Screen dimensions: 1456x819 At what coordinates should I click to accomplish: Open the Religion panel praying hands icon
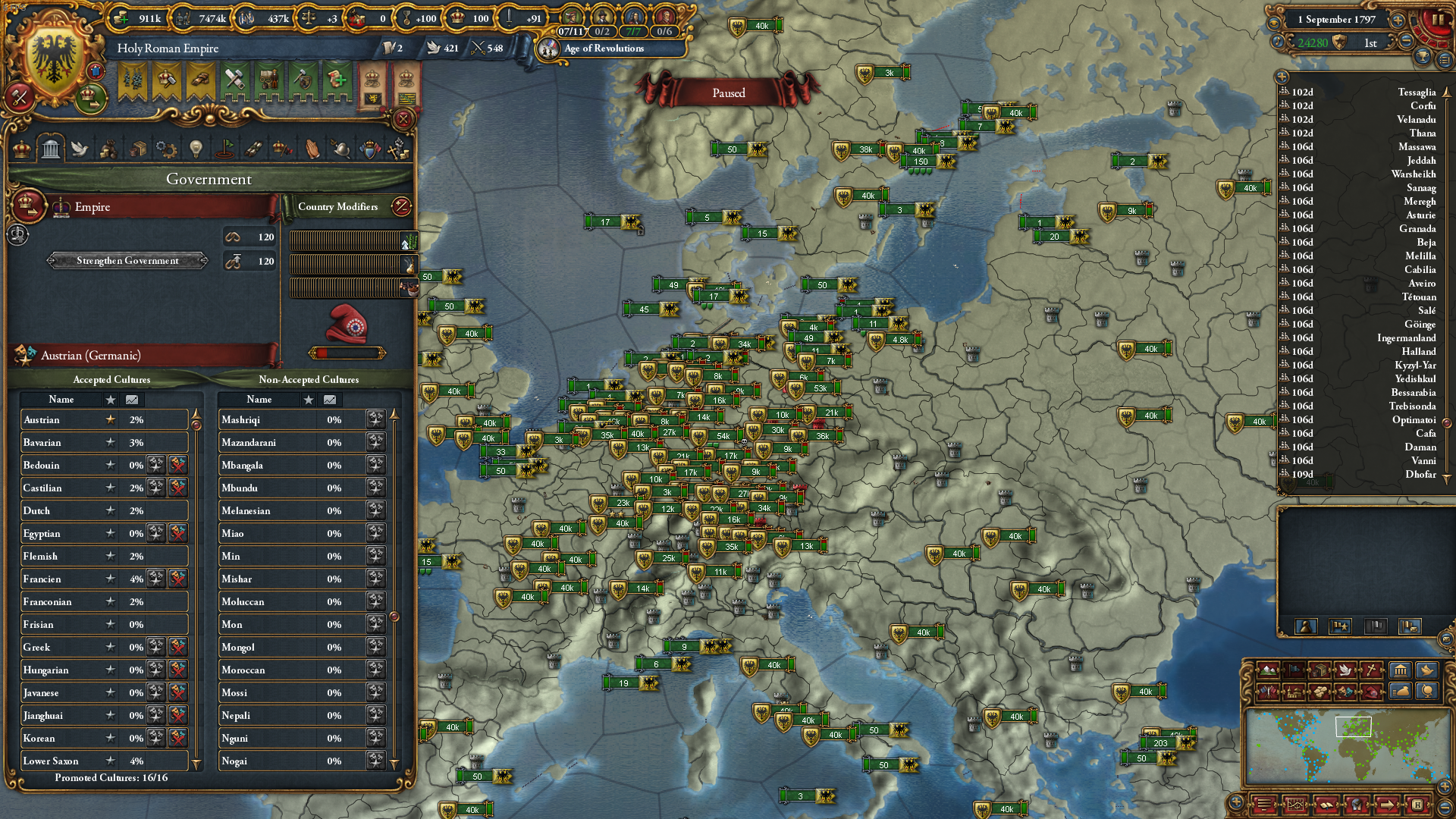[312, 149]
